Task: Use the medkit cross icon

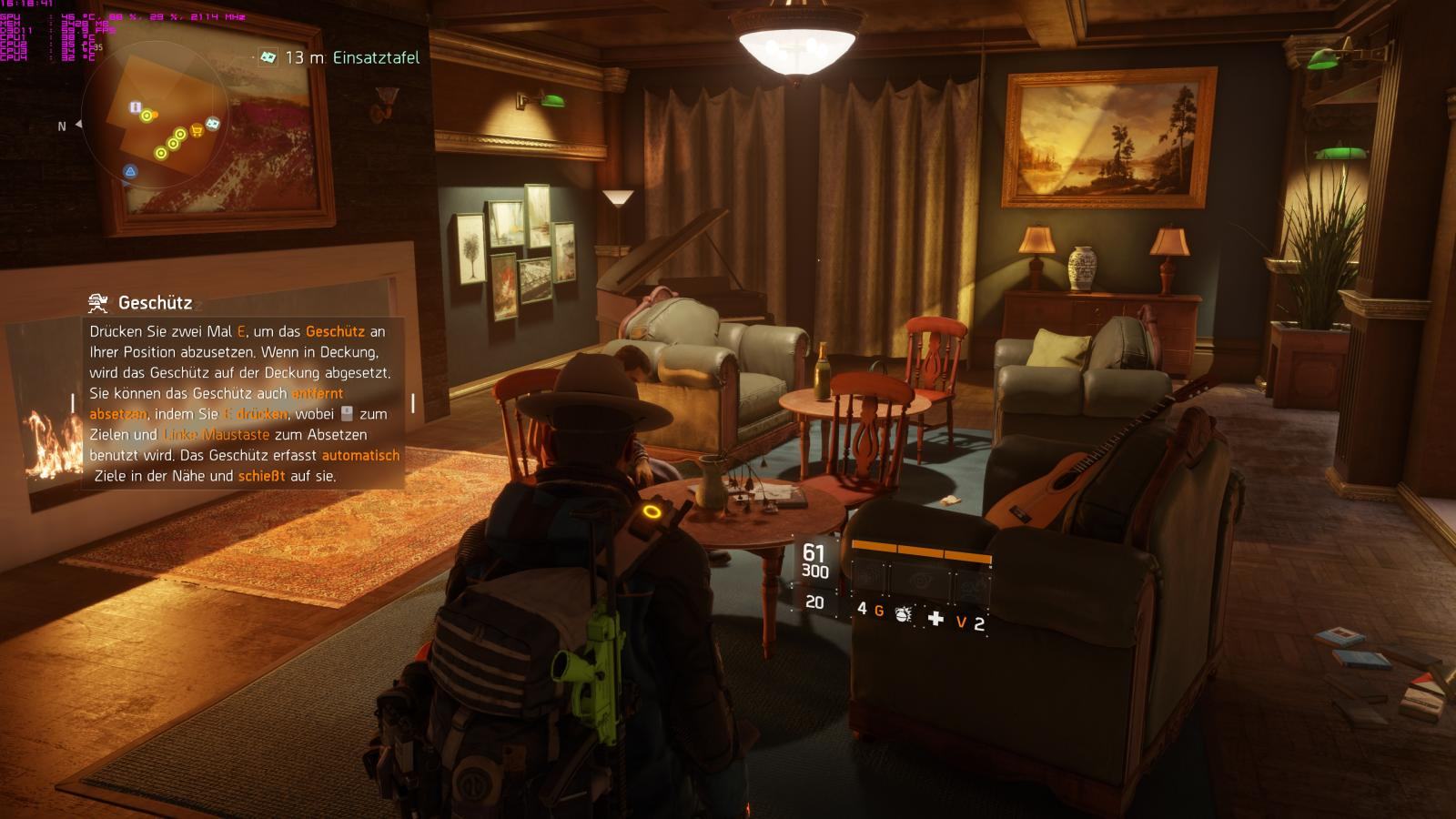Action: [935, 619]
